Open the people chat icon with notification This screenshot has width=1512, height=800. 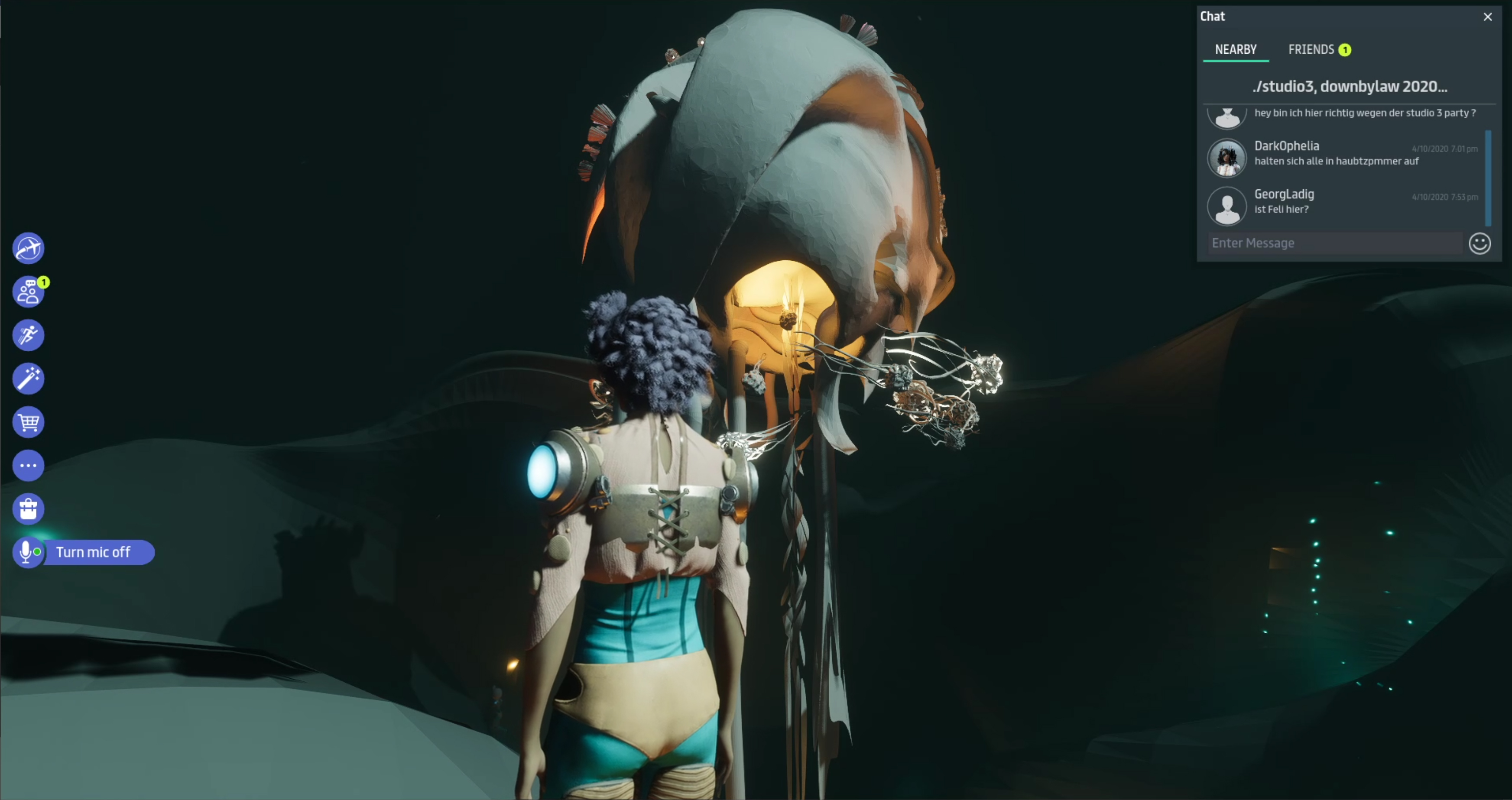28,291
